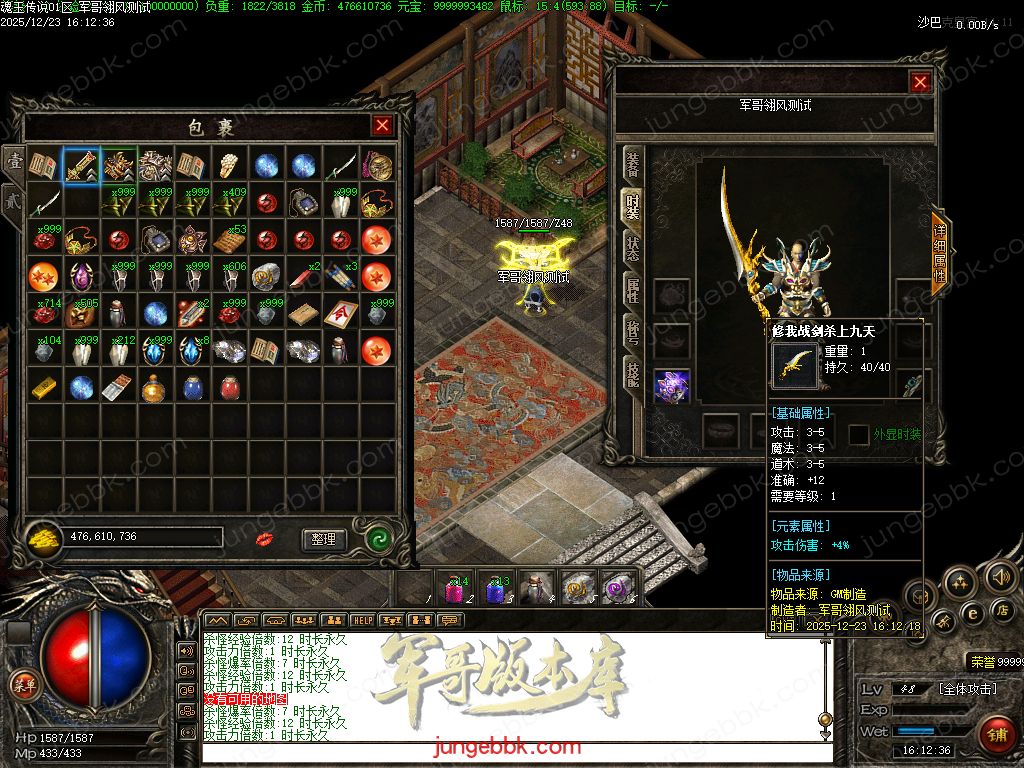Click the green swirl button in bag
1024x768 pixels.
click(x=377, y=538)
